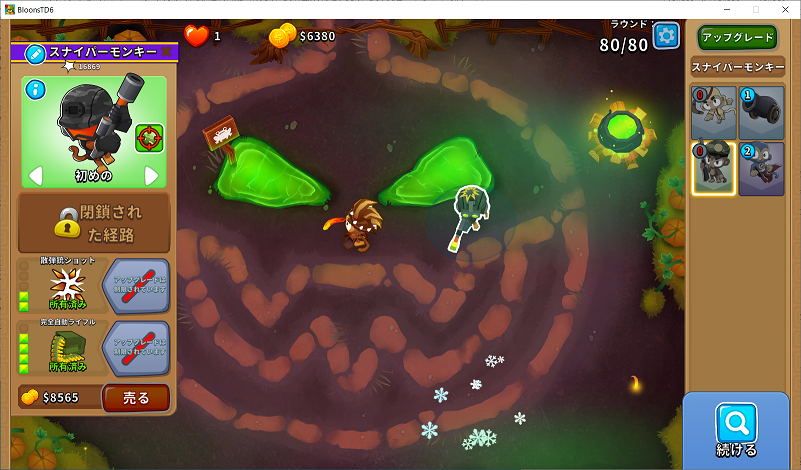Switch targeting to next option with right arrow
The image size is (801, 470).
152,176
